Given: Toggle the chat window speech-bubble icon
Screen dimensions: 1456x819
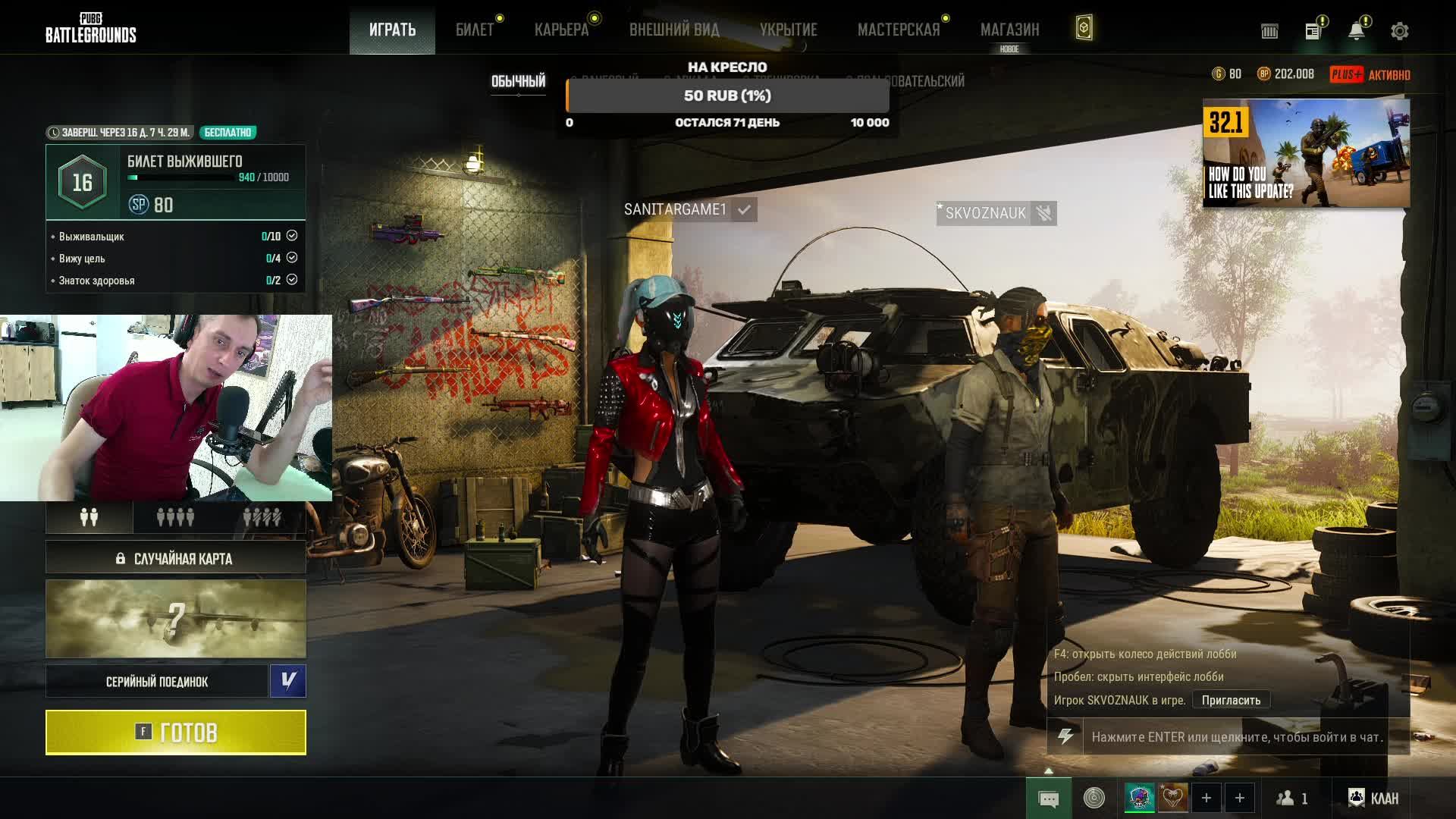Looking at the screenshot, I should click(1049, 799).
